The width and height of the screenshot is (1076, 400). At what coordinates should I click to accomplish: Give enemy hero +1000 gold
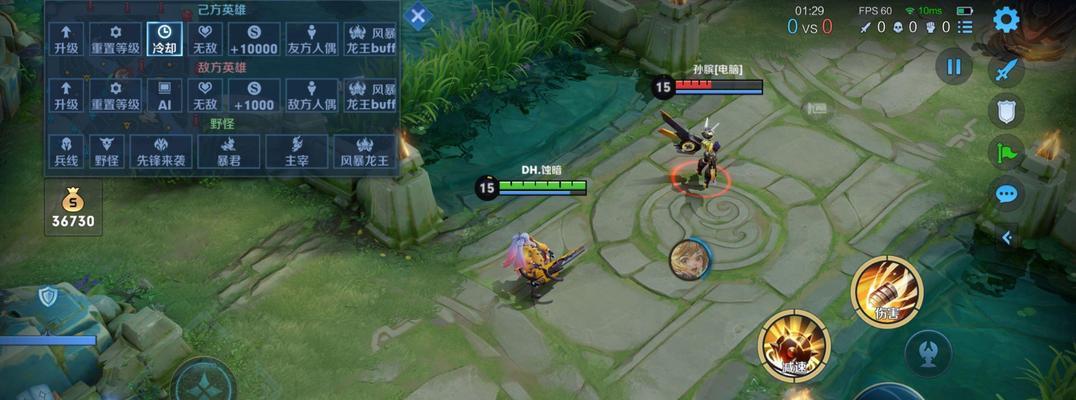click(252, 96)
